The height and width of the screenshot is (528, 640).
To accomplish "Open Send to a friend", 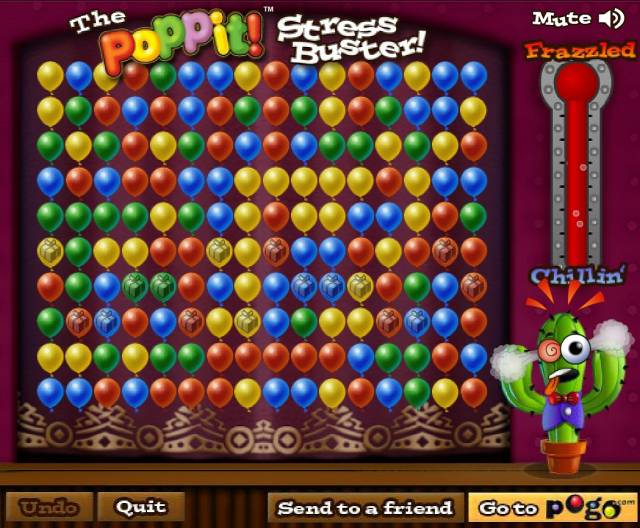I will [x=365, y=508].
